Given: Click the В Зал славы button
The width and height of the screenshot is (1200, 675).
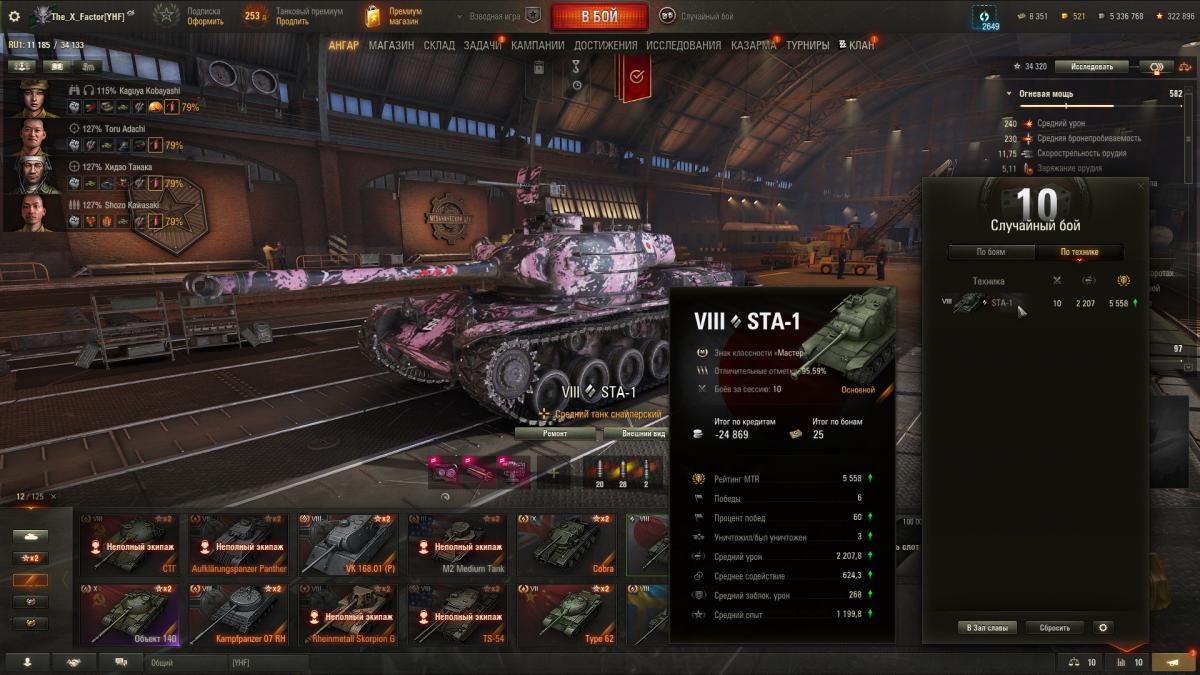Looking at the screenshot, I should 986,628.
